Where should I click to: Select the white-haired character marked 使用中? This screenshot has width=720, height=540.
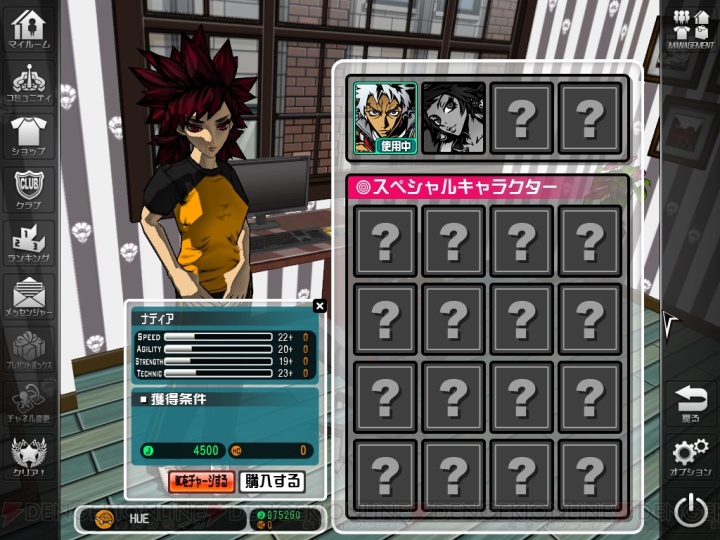click(x=385, y=118)
